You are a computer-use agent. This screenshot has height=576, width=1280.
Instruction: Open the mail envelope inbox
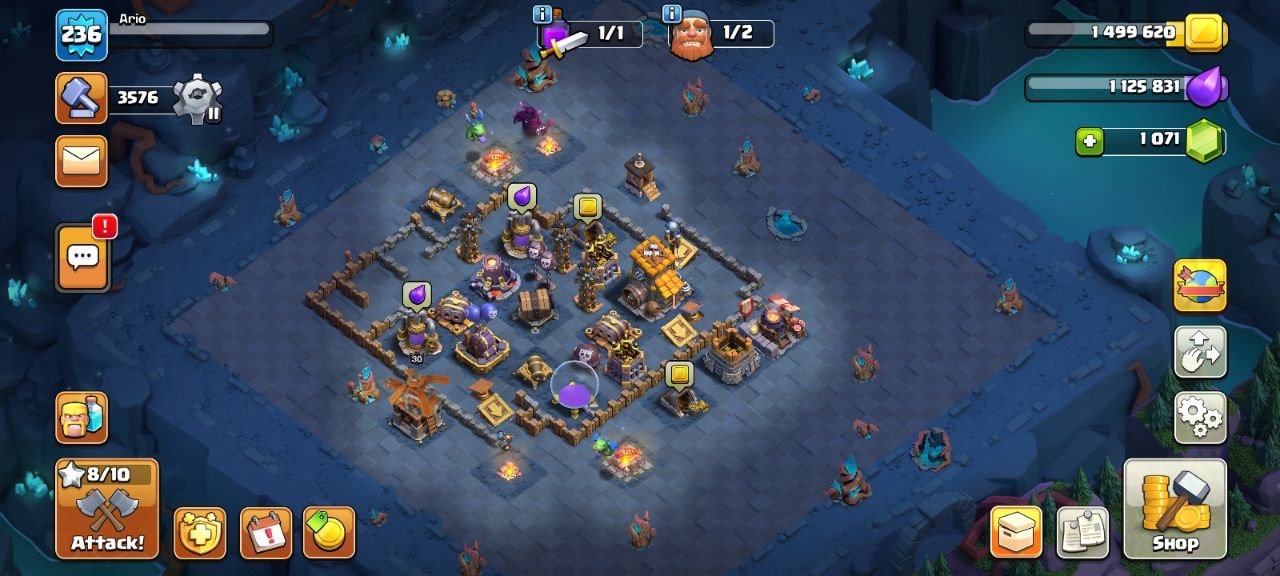pos(81,162)
